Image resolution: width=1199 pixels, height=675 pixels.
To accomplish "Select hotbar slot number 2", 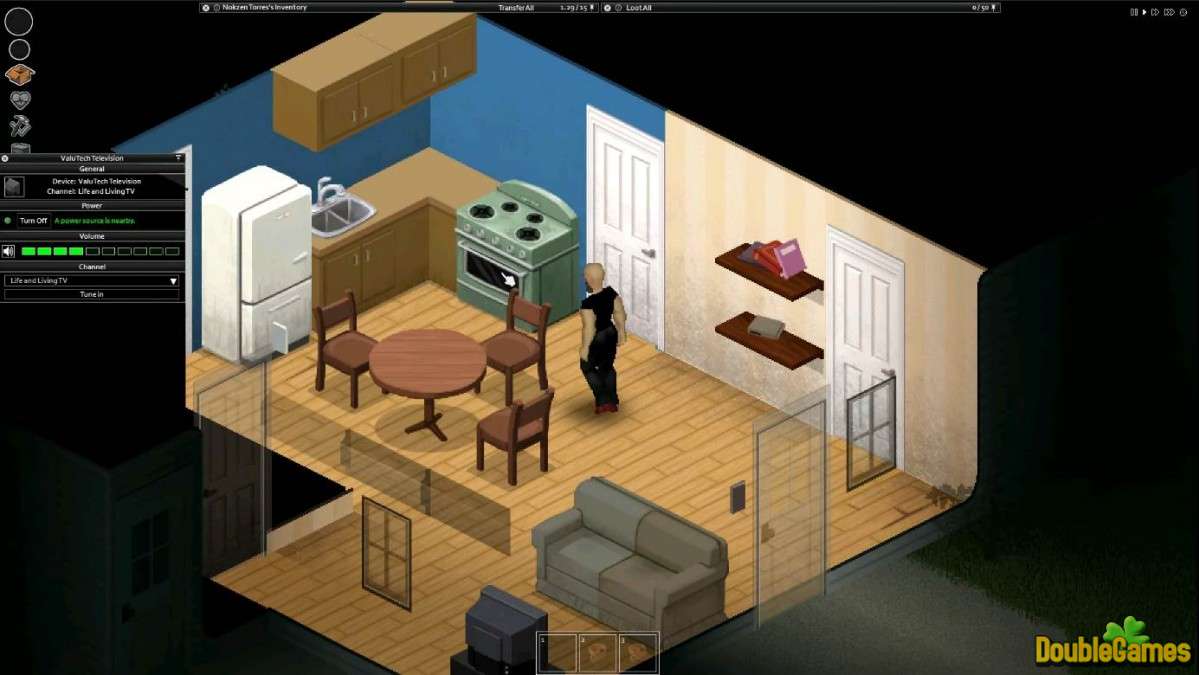I will coord(598,652).
